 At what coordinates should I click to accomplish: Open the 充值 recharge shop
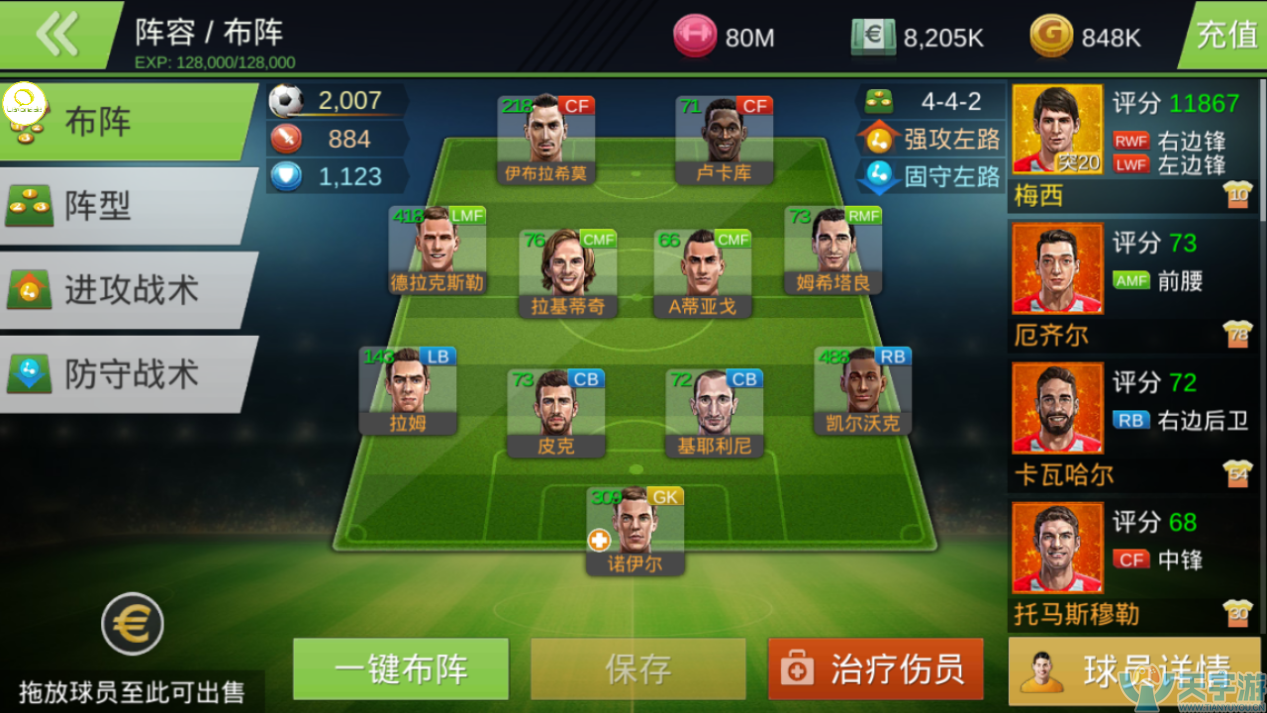tap(1225, 35)
